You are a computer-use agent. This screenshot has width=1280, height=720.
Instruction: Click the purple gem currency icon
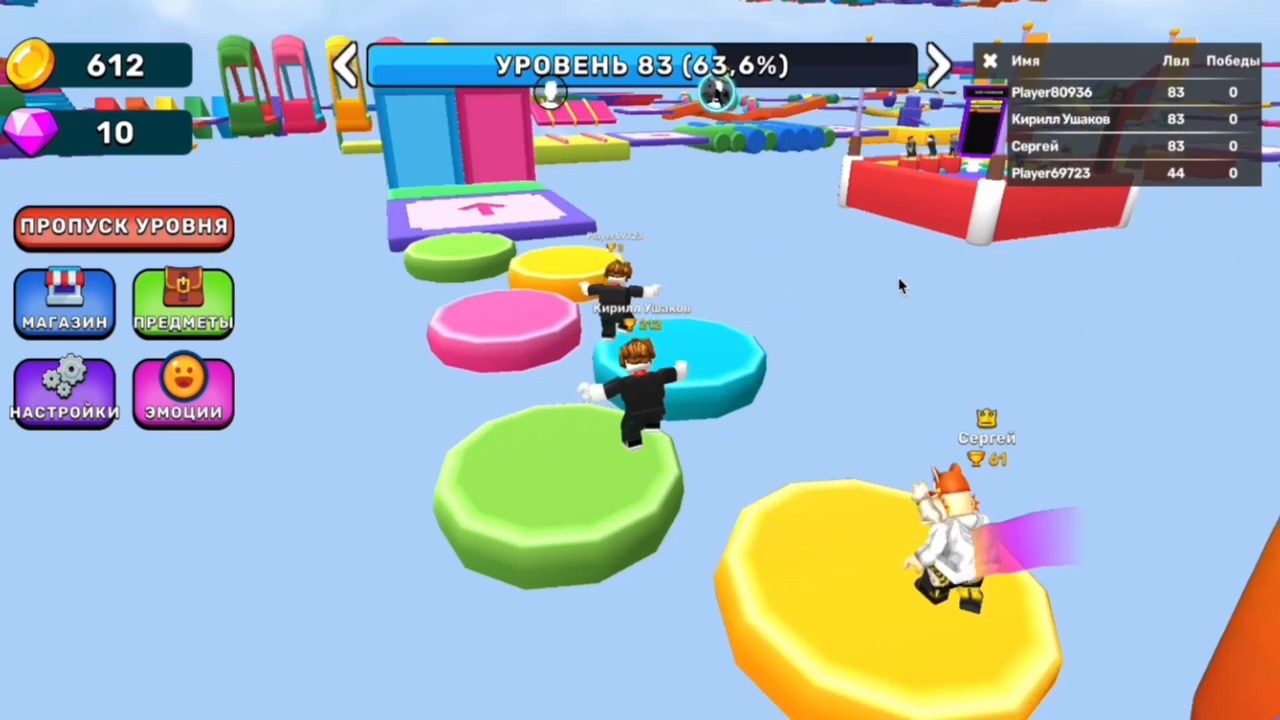click(x=30, y=133)
